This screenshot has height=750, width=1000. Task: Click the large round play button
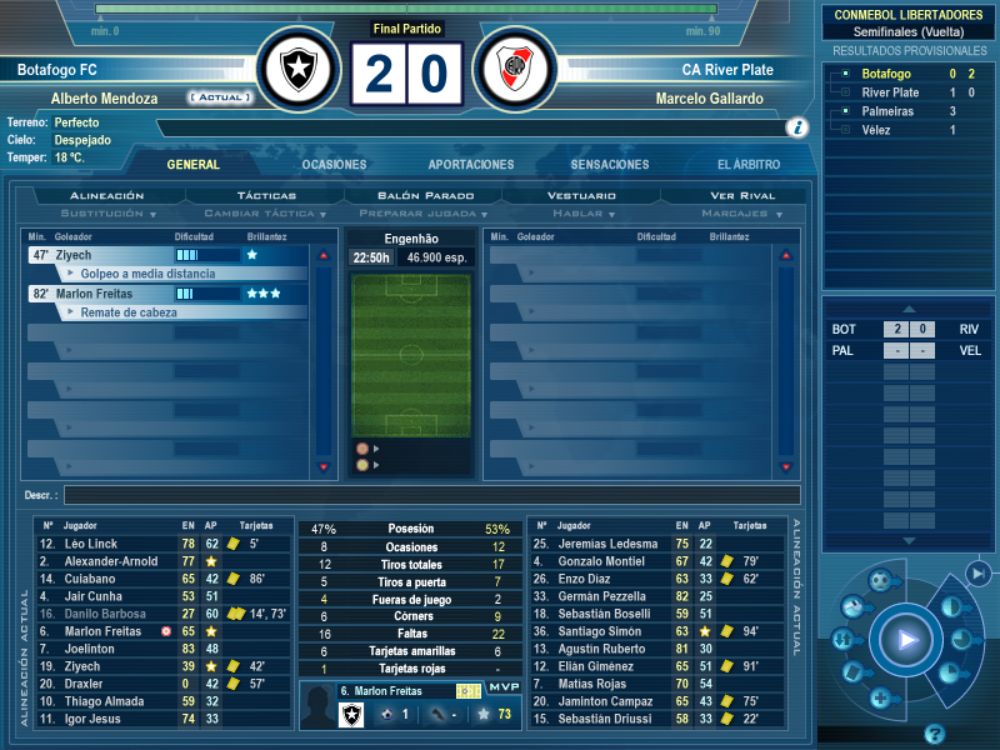pyautogui.click(x=907, y=640)
